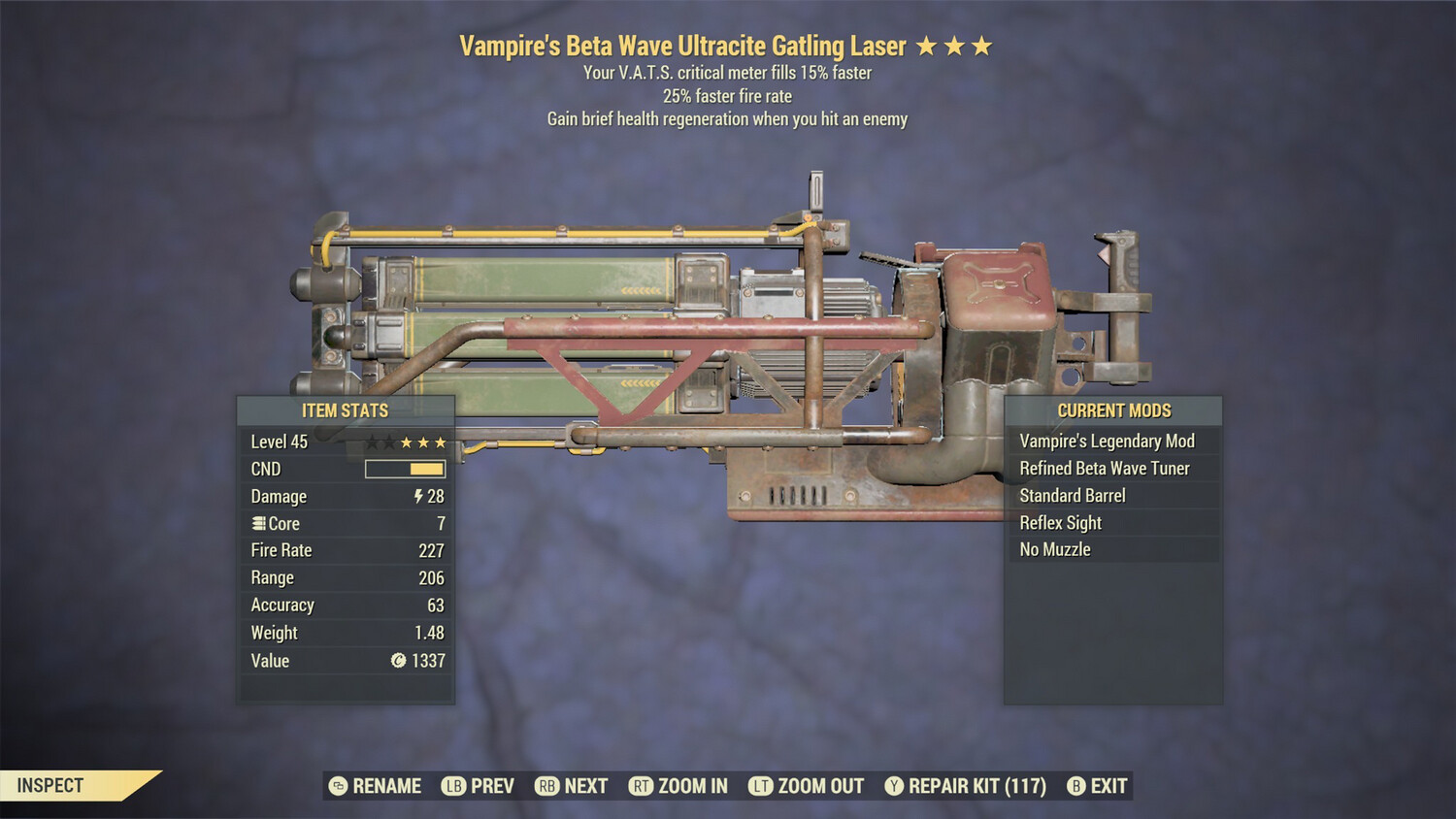Expand the CURRENT MODS panel header
1456x819 pixels.
coord(1113,410)
